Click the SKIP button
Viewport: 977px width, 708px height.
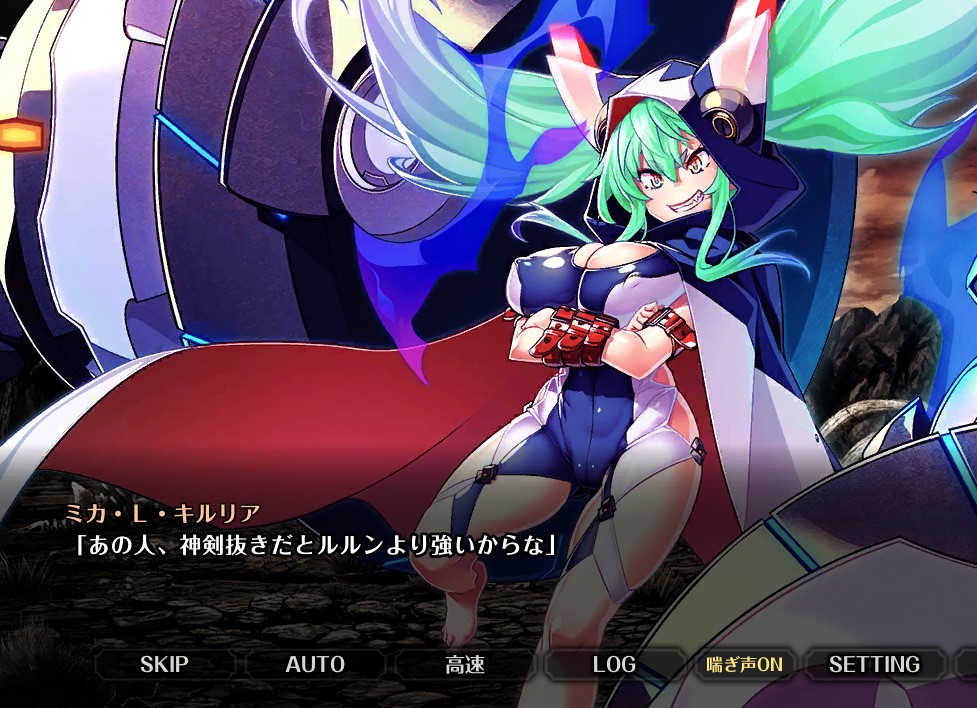click(164, 664)
